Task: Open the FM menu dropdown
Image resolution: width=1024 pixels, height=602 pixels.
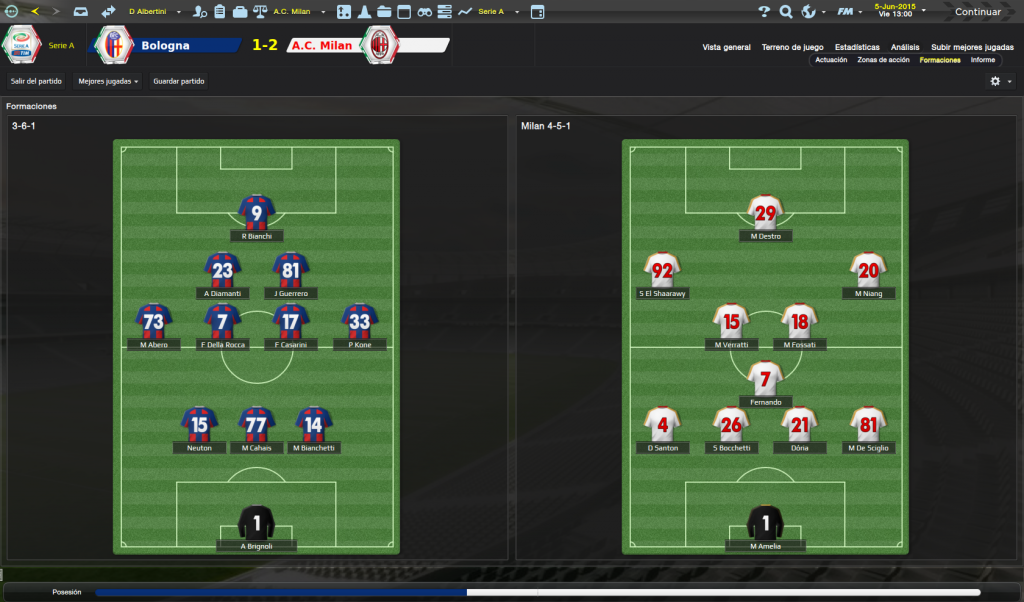Action: point(849,12)
